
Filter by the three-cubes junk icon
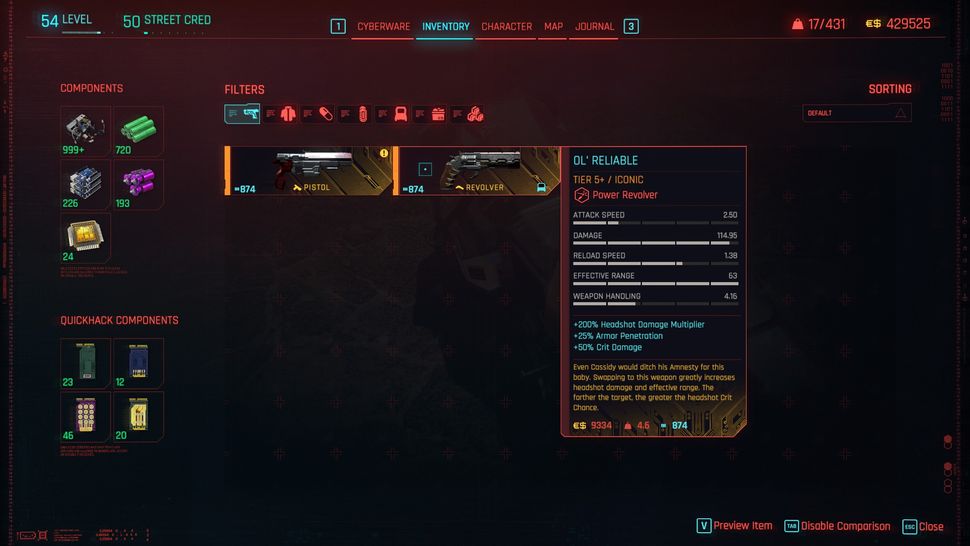point(475,114)
